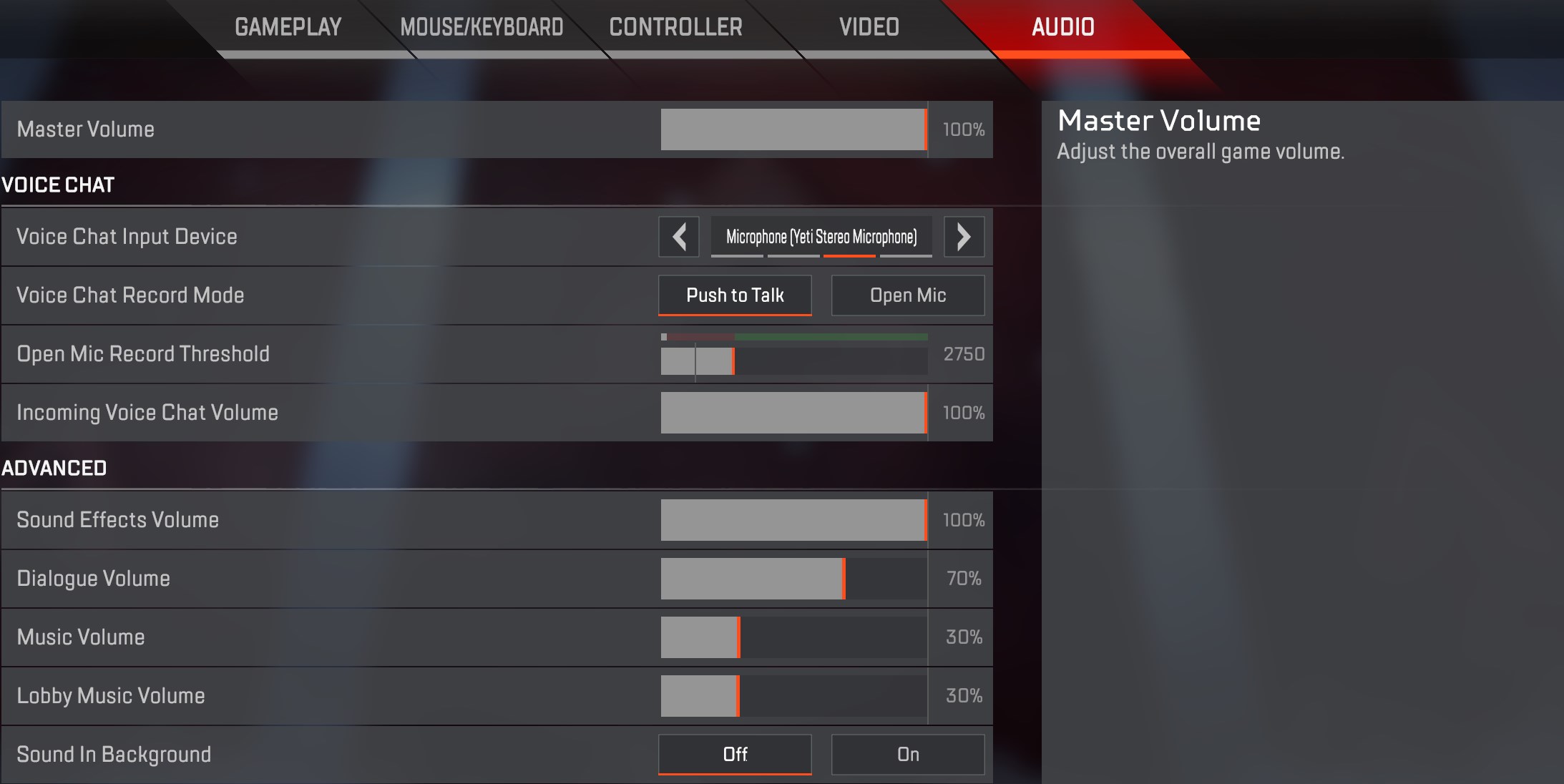
Task: Select Push to Talk record mode
Action: pos(735,295)
